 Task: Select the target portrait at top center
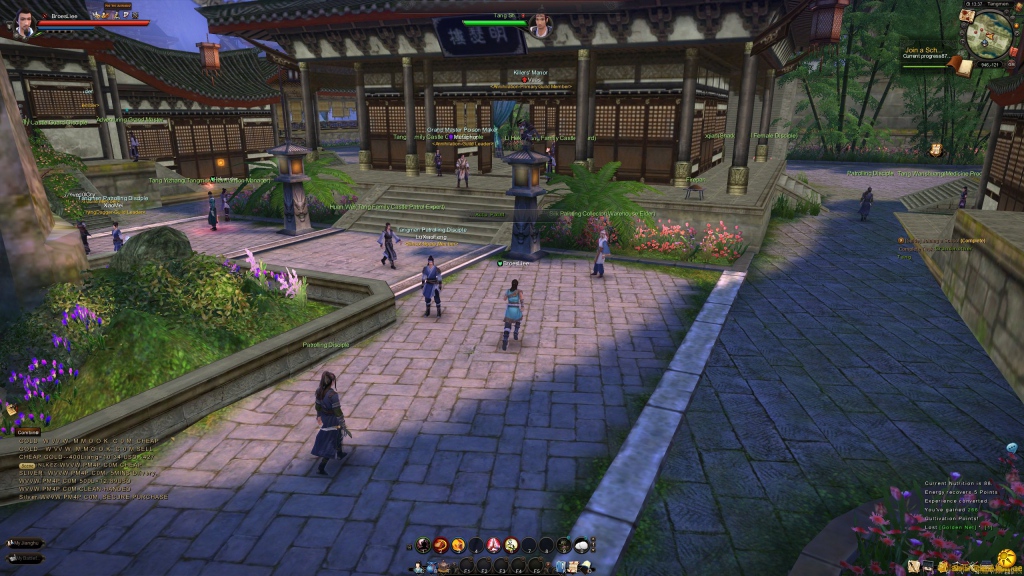pos(540,28)
